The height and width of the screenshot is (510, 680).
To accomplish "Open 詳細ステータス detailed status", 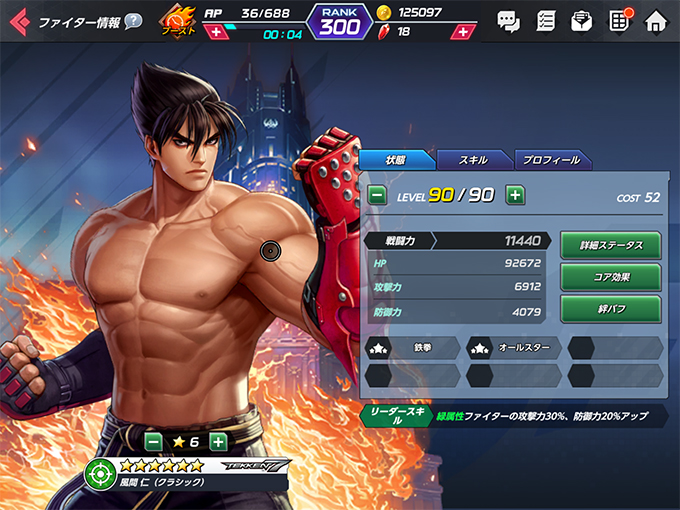I will click(x=610, y=244).
